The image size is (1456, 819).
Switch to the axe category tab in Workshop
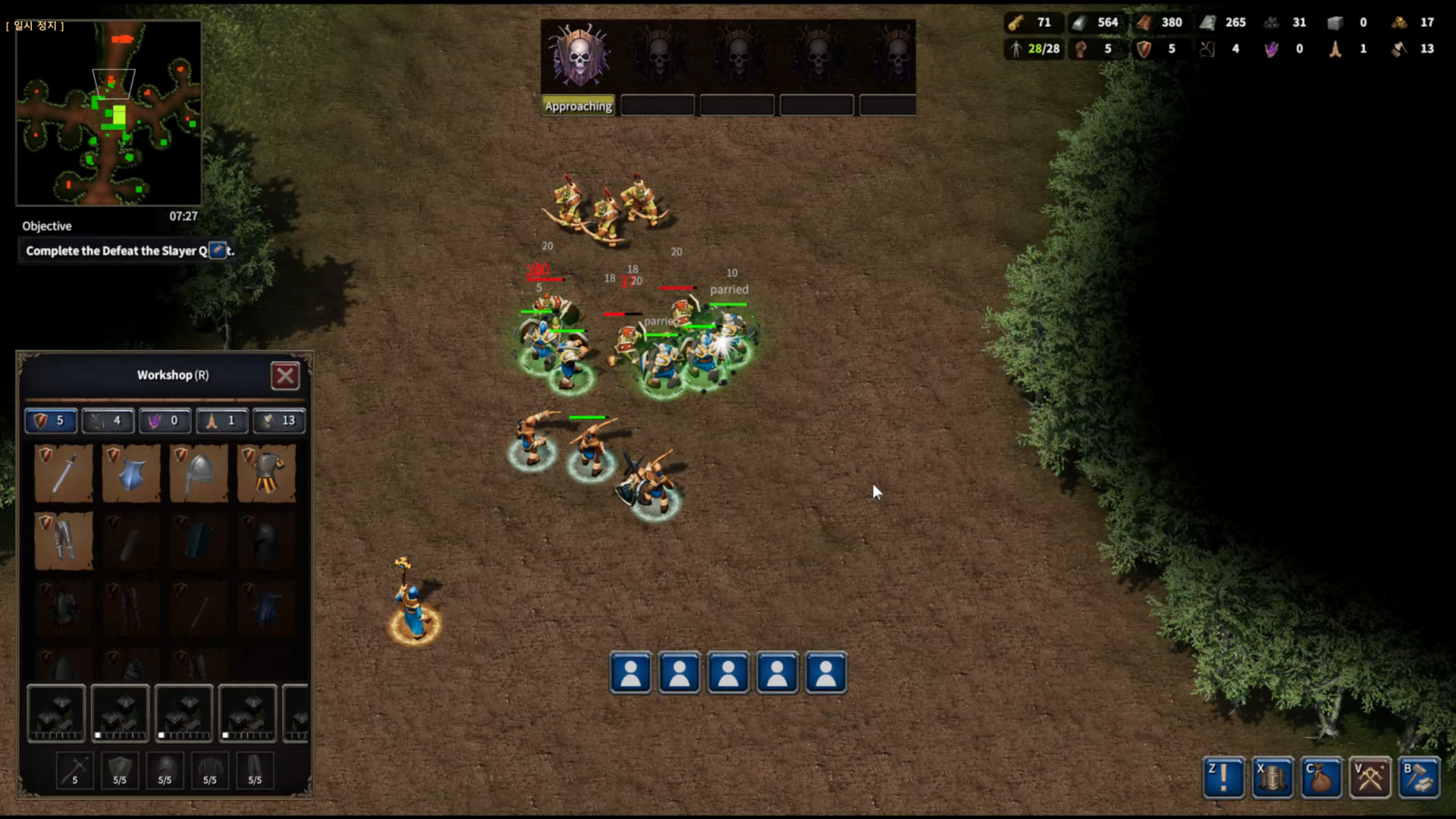pyautogui.click(x=278, y=421)
